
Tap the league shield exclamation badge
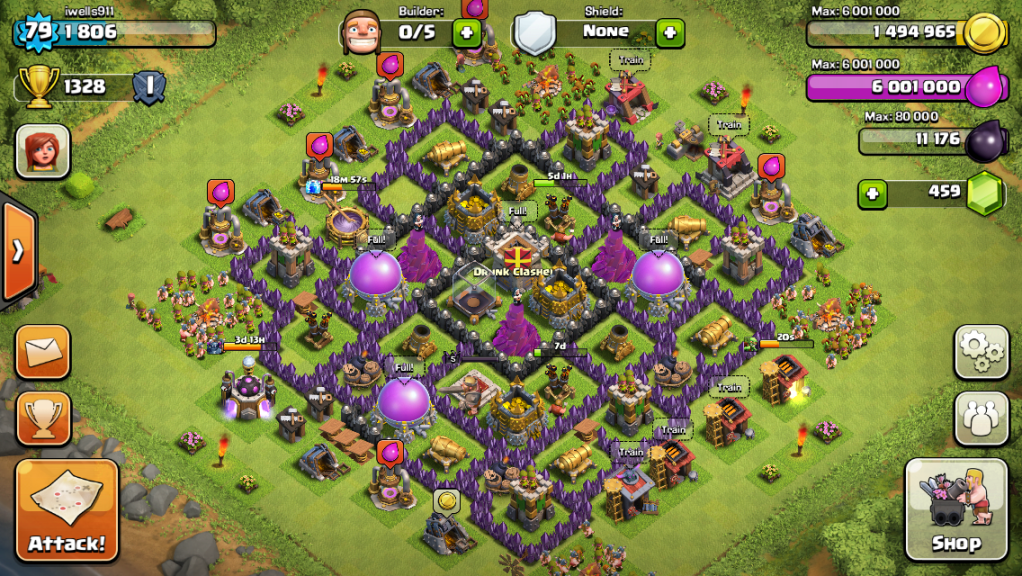tap(149, 86)
